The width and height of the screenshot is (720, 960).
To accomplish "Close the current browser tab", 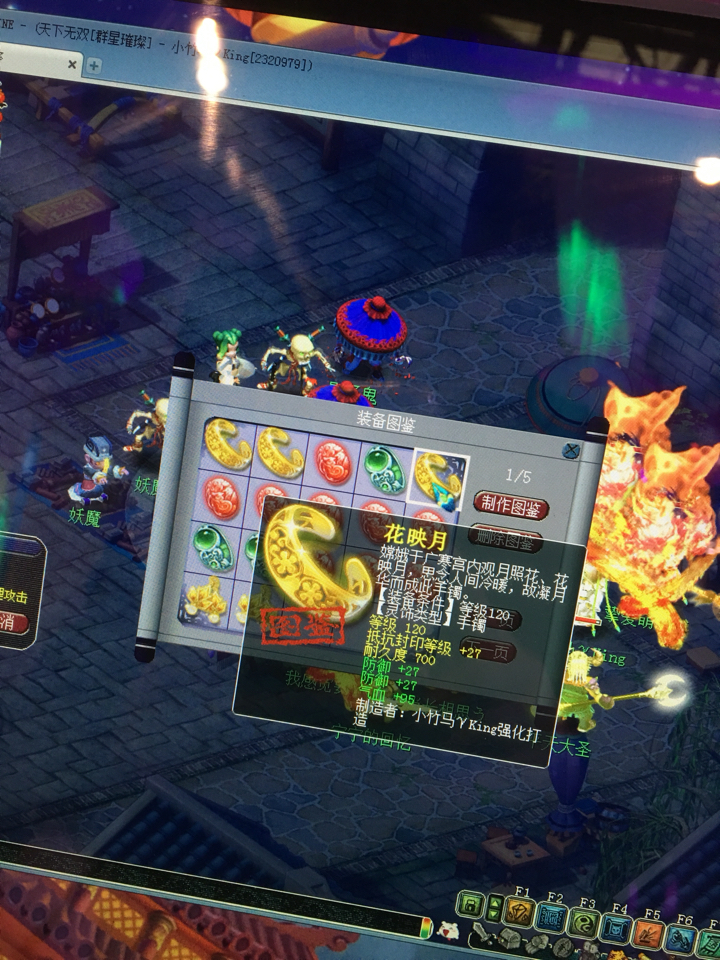I will (x=72, y=64).
